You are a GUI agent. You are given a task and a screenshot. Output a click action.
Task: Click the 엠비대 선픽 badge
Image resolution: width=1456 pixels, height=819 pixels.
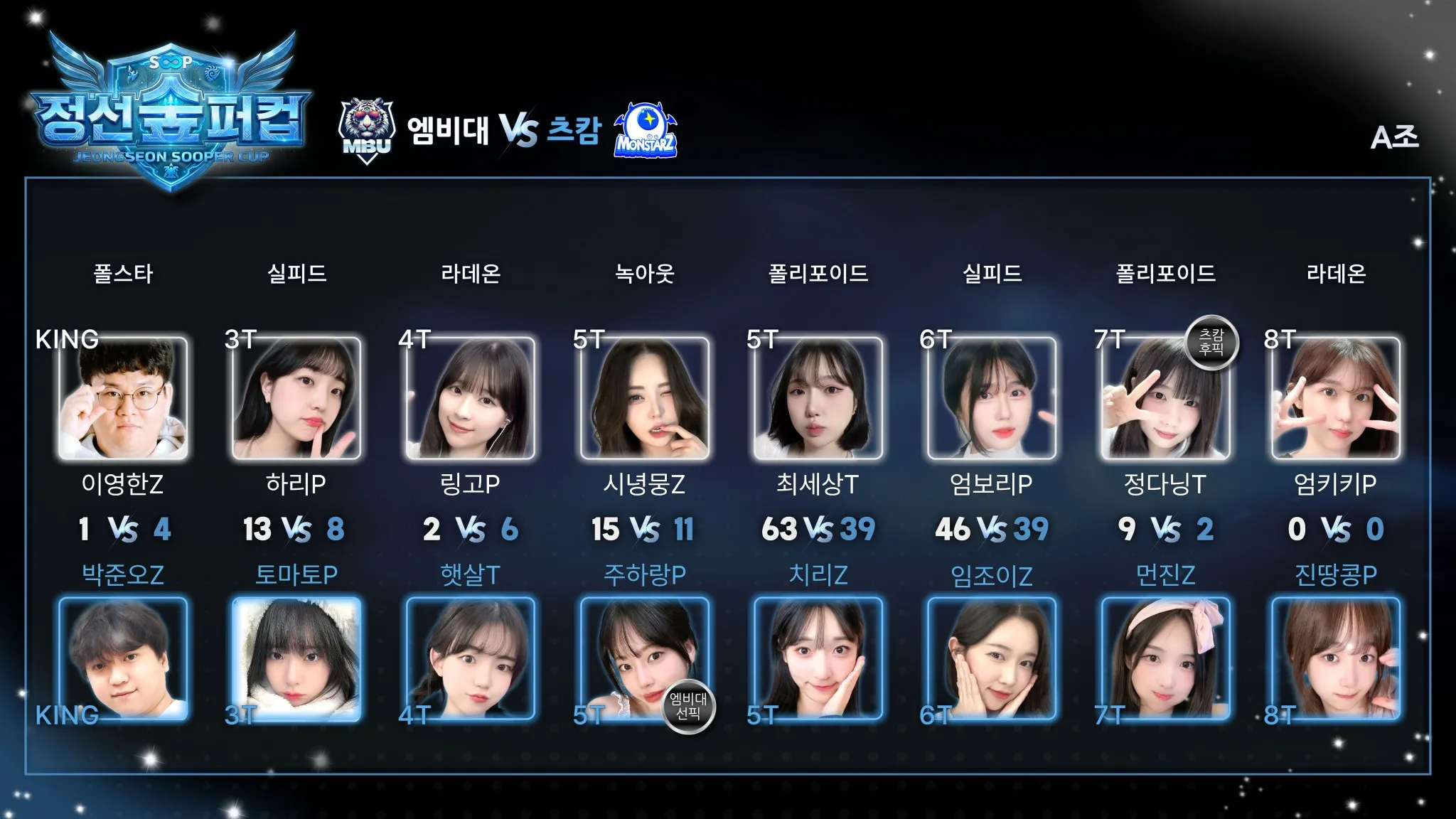tap(688, 706)
